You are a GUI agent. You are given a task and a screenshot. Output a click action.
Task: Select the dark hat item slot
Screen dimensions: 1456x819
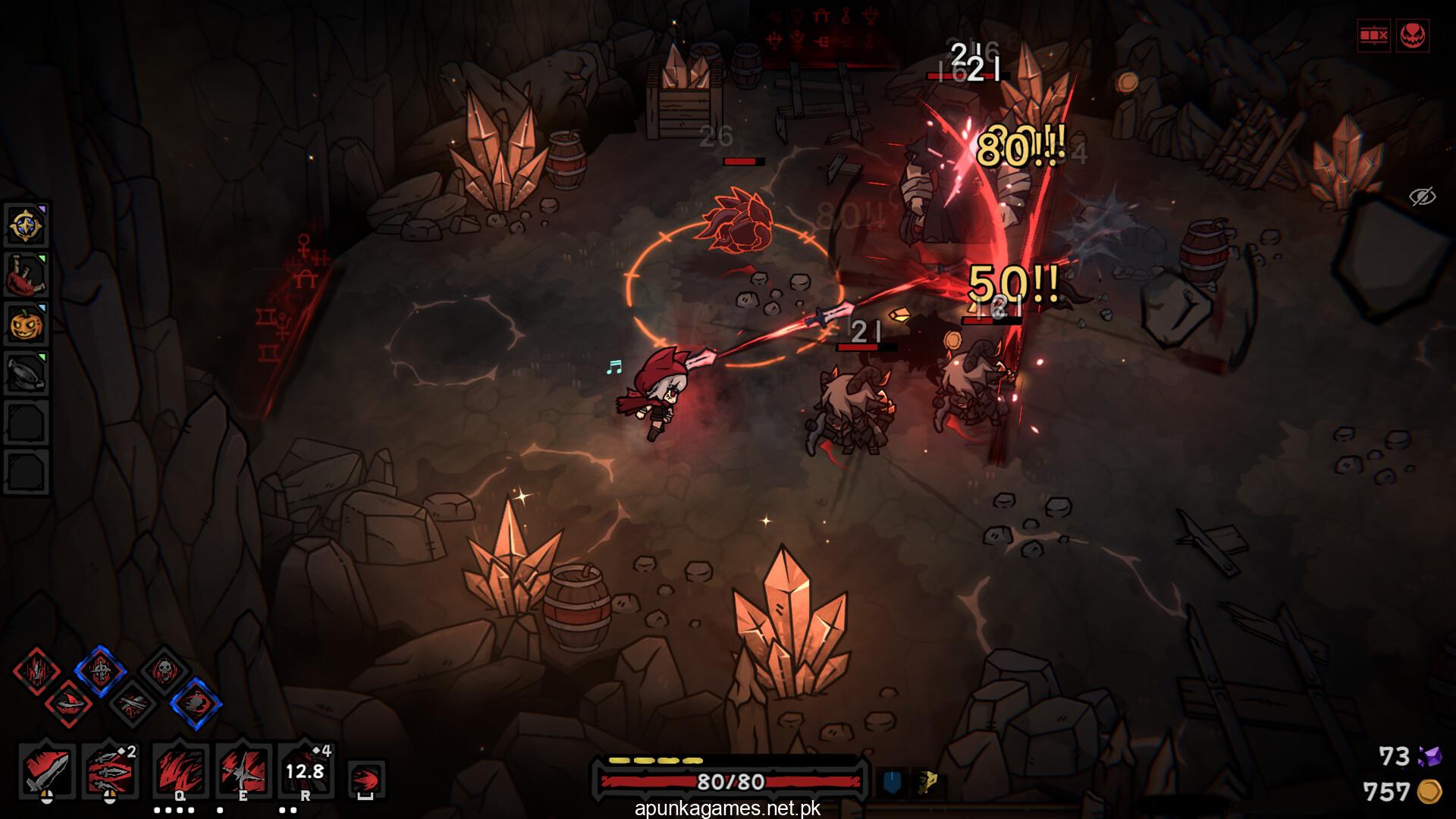(27, 374)
